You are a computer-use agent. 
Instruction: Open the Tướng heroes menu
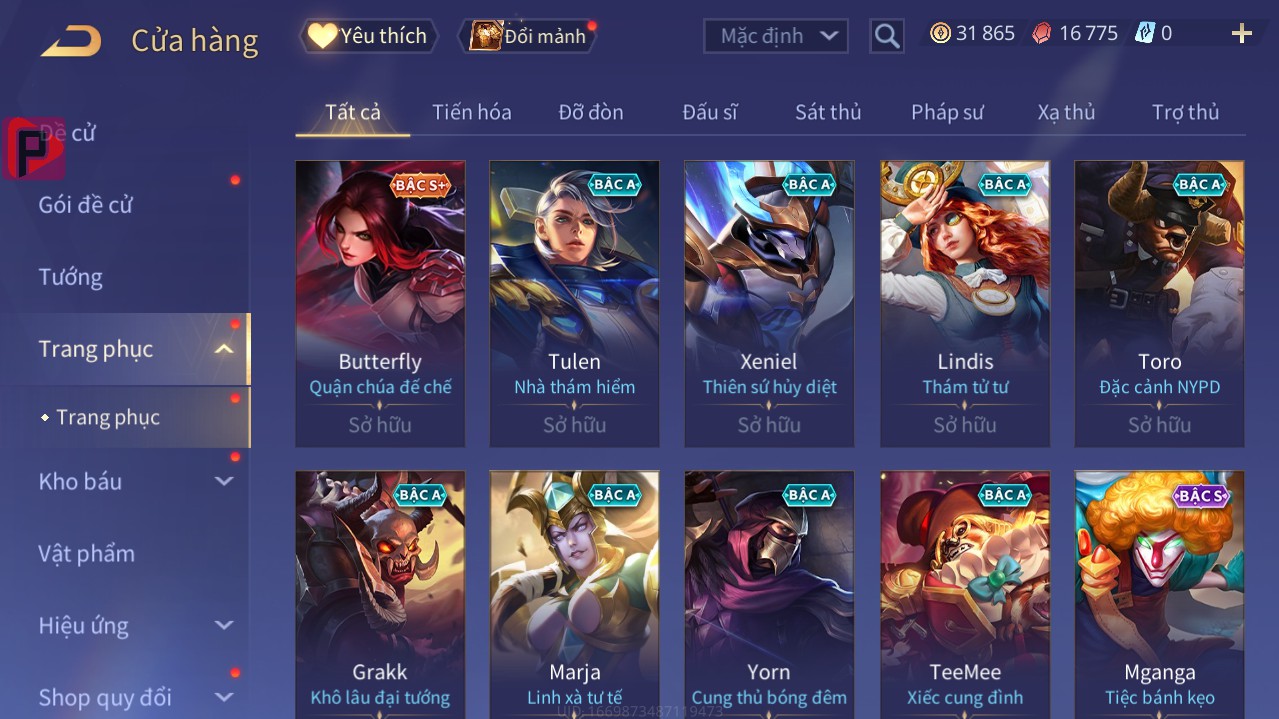(70, 277)
